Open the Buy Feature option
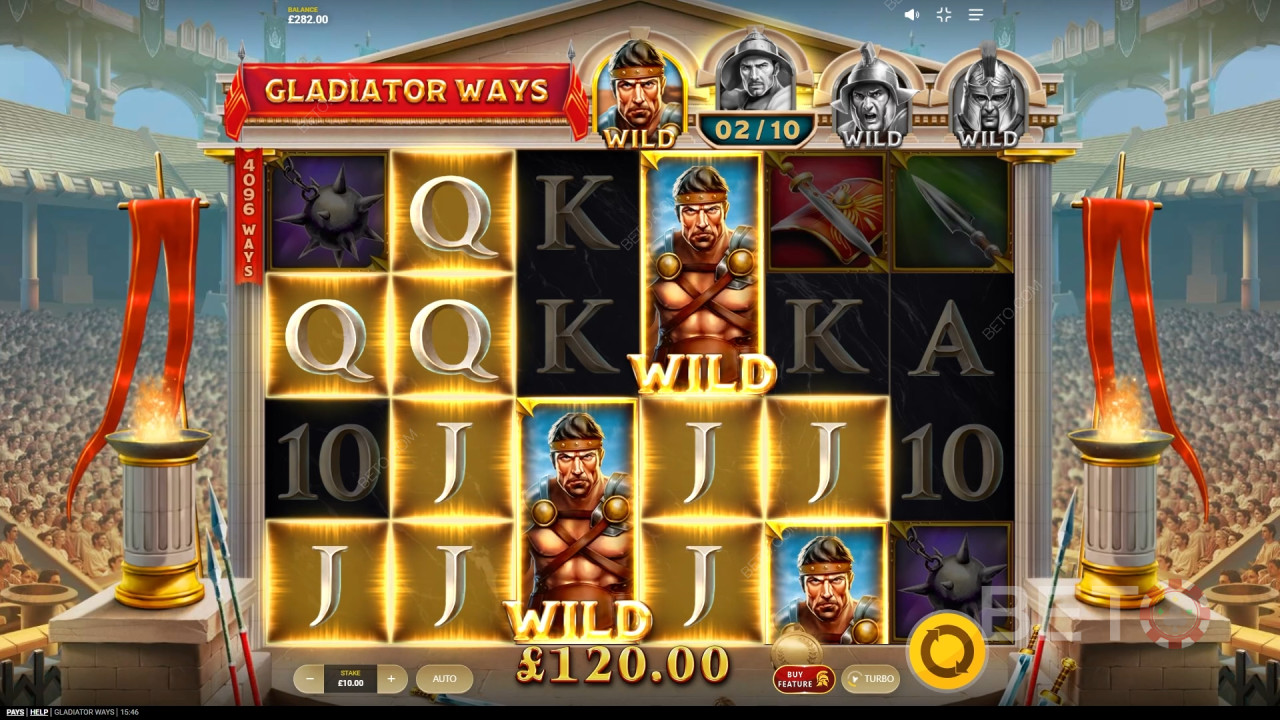This screenshot has width=1280, height=720. click(804, 679)
